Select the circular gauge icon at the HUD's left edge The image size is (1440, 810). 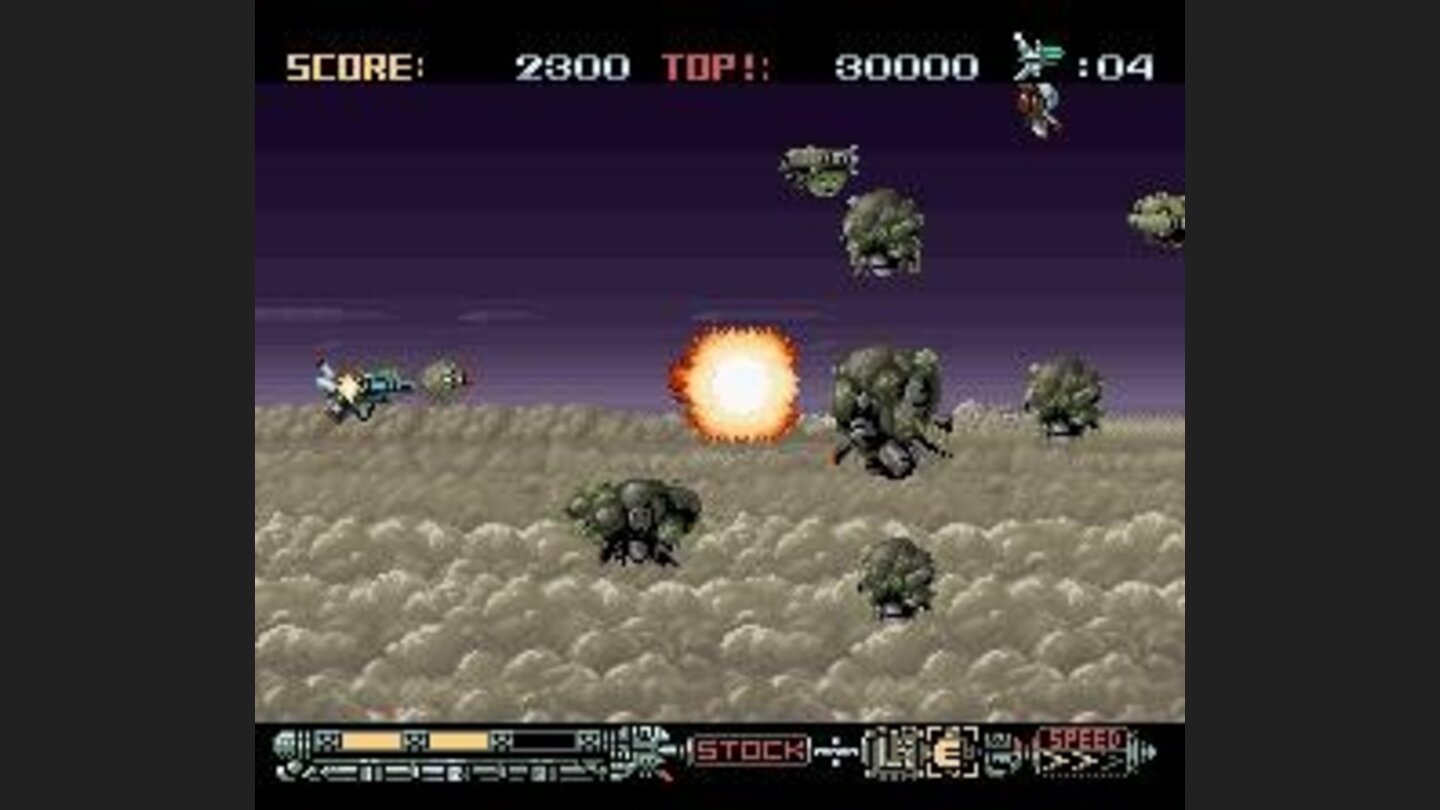285,745
